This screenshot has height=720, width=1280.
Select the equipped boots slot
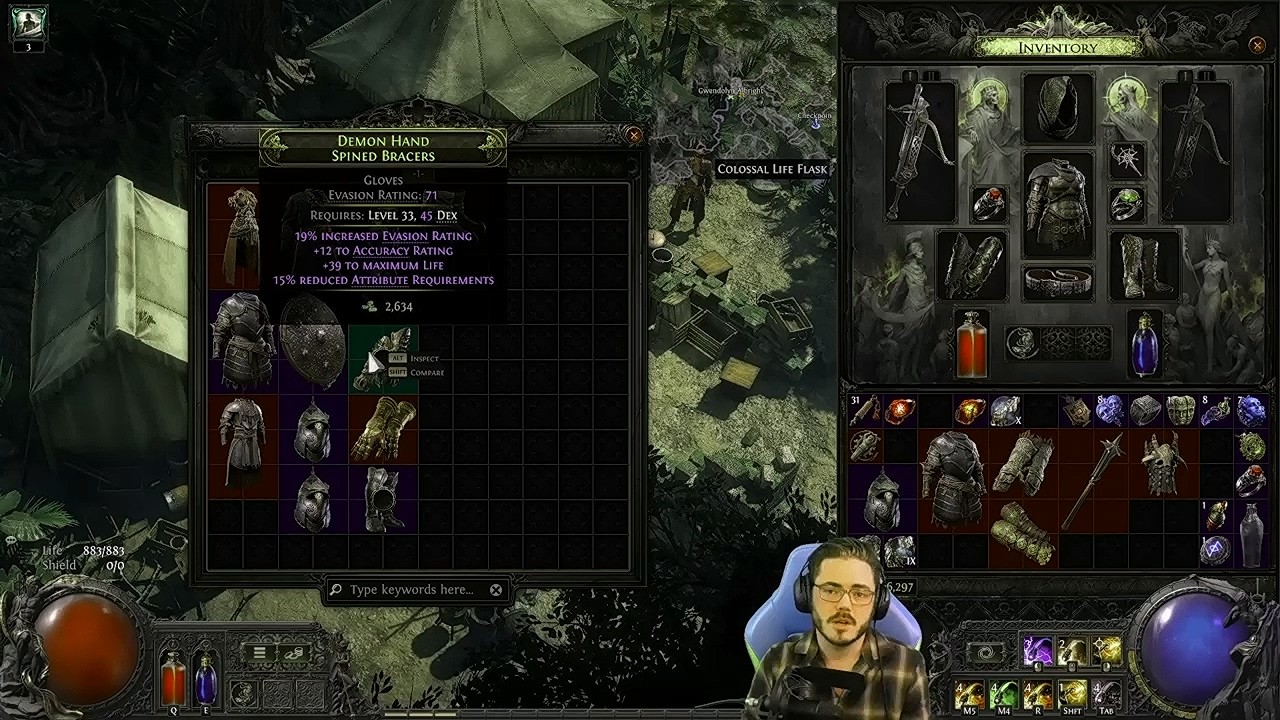pyautogui.click(x=1143, y=265)
